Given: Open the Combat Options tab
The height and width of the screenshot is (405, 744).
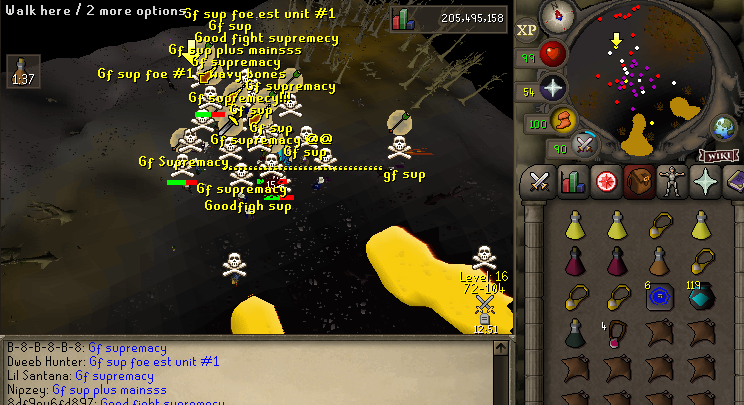Looking at the screenshot, I should point(541,182).
